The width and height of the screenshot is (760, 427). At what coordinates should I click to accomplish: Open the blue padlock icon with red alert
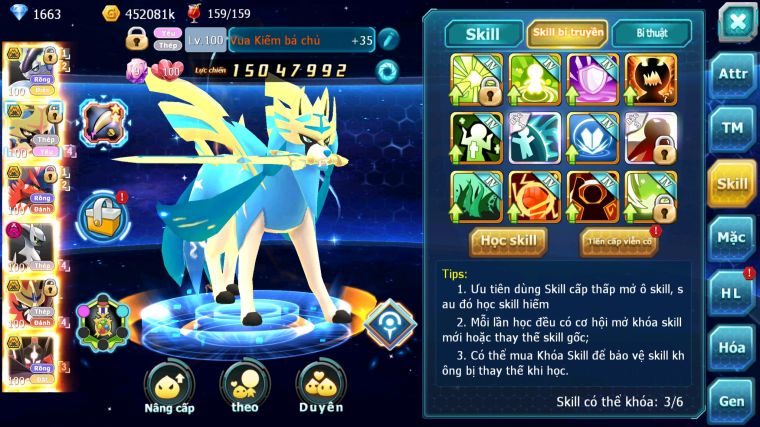coord(102,215)
